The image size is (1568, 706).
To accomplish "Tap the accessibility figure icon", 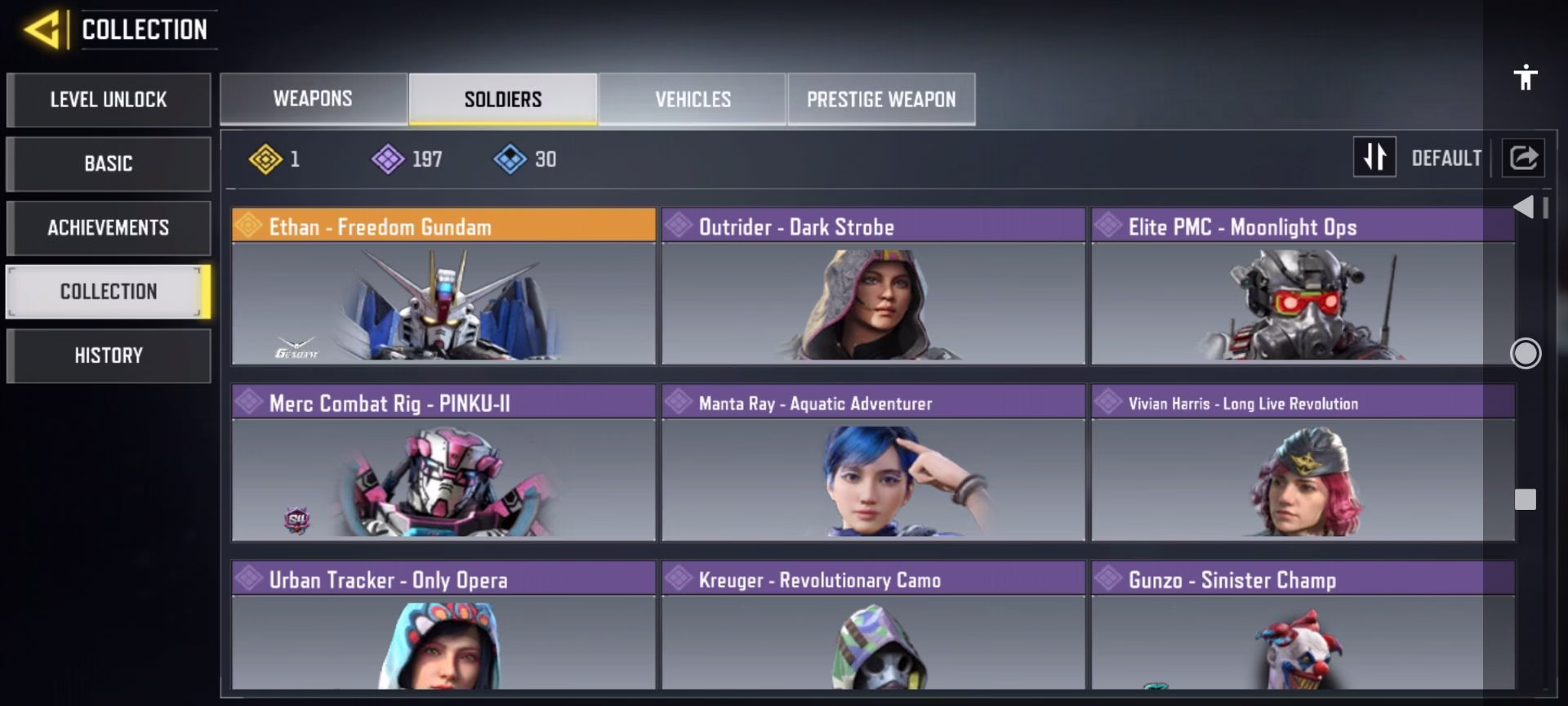I will [x=1525, y=78].
